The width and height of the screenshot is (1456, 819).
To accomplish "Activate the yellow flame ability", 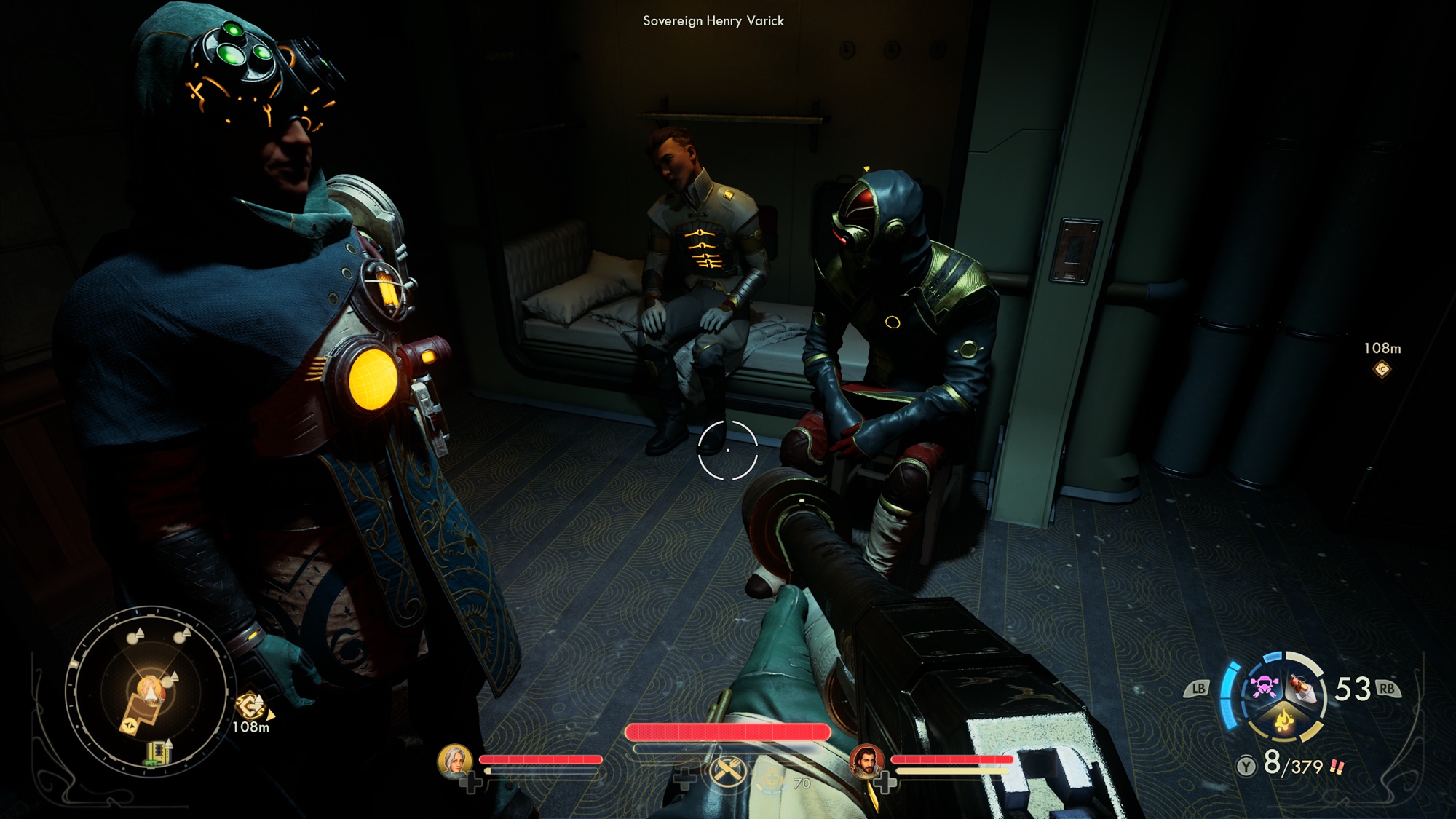I will point(1284,720).
